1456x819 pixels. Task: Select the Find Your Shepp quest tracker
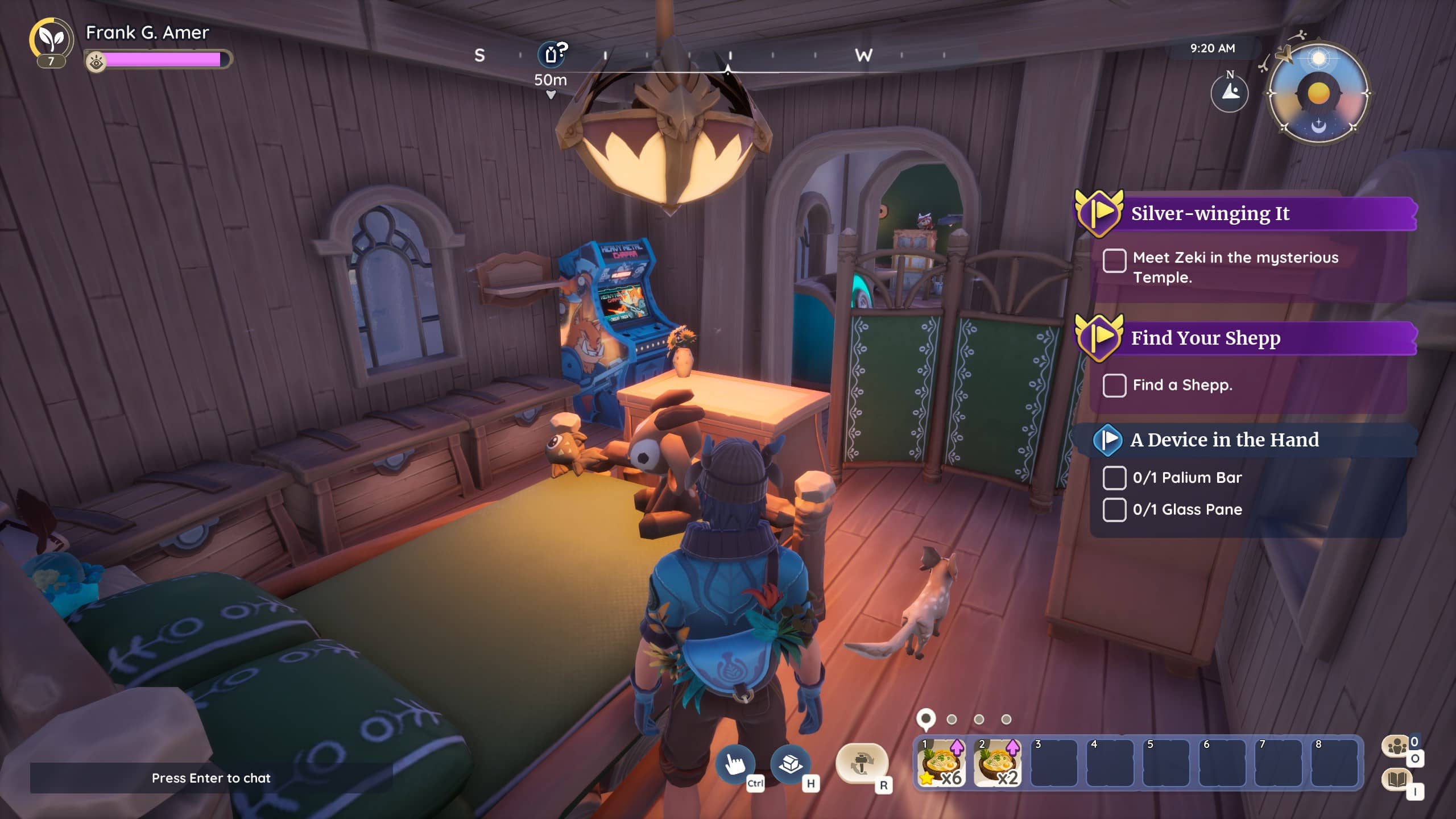pyautogui.click(x=1205, y=338)
